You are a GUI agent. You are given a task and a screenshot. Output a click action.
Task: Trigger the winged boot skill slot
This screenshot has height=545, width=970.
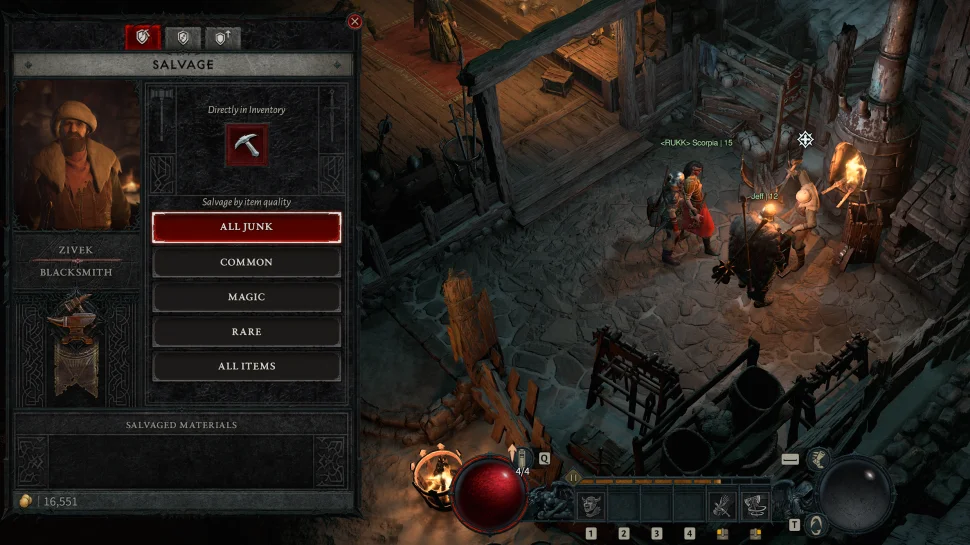pyautogui.click(x=757, y=506)
